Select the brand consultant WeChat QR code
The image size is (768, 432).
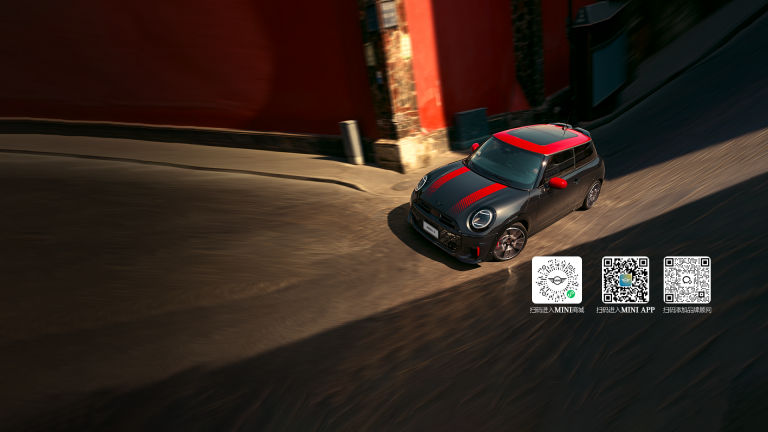pyautogui.click(x=687, y=280)
